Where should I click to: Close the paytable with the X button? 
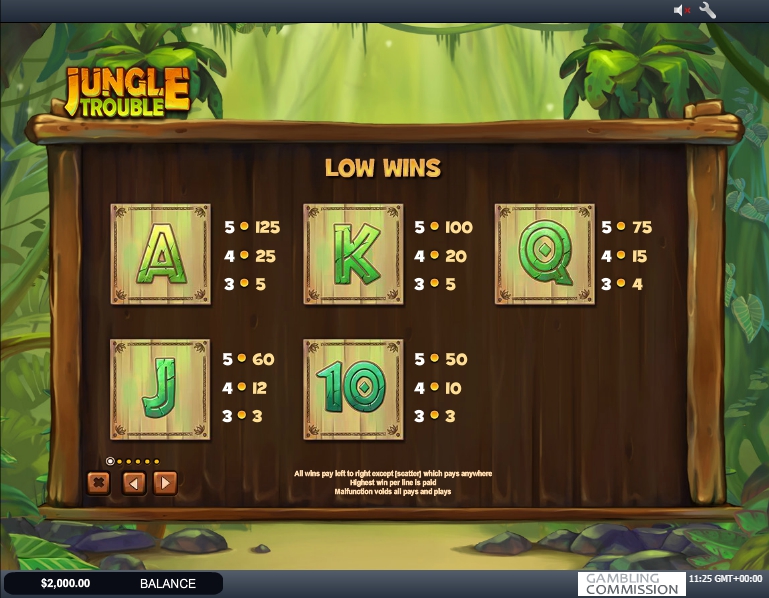(98, 483)
